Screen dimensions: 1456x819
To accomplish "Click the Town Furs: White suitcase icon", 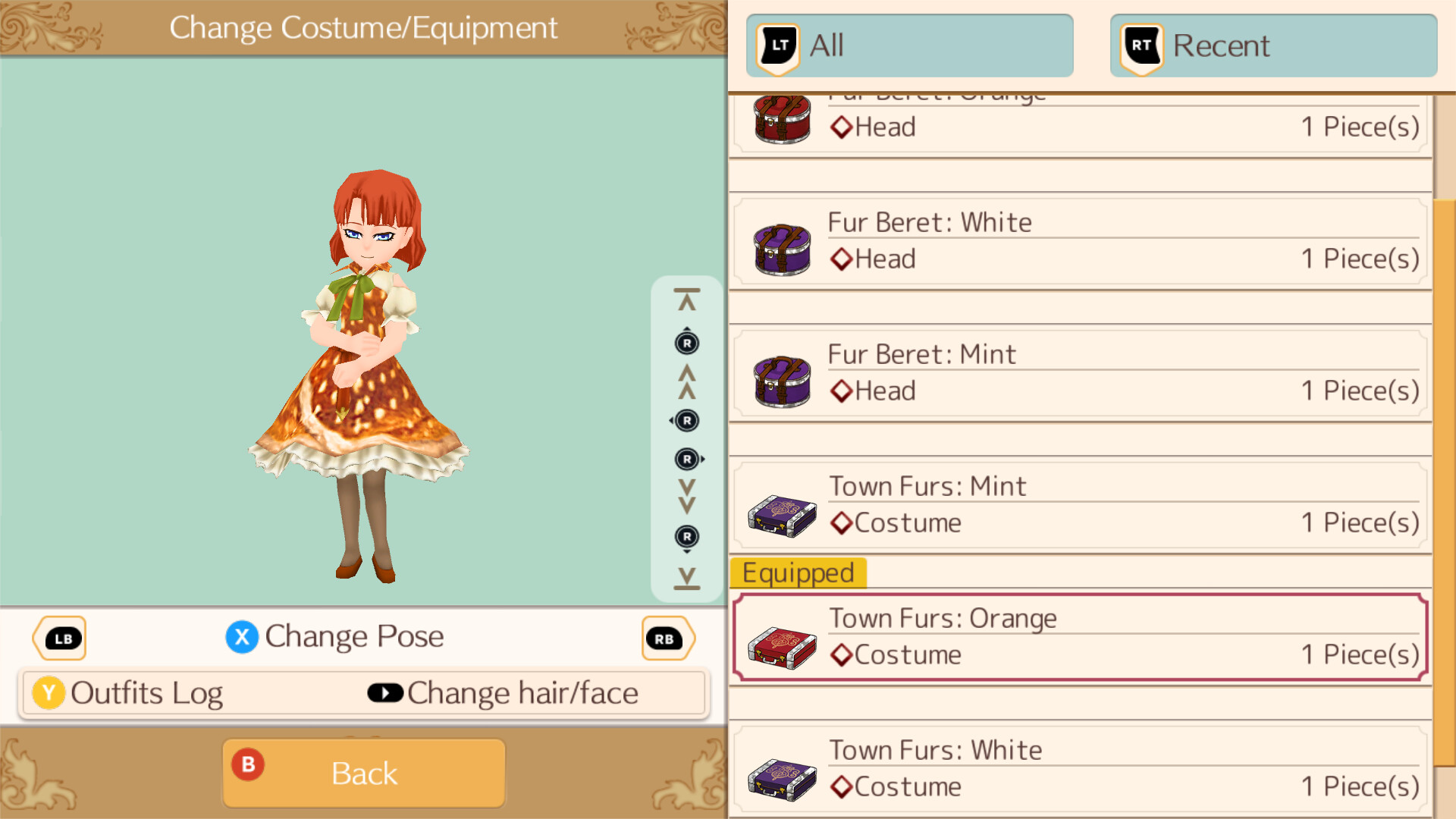I will point(781,773).
